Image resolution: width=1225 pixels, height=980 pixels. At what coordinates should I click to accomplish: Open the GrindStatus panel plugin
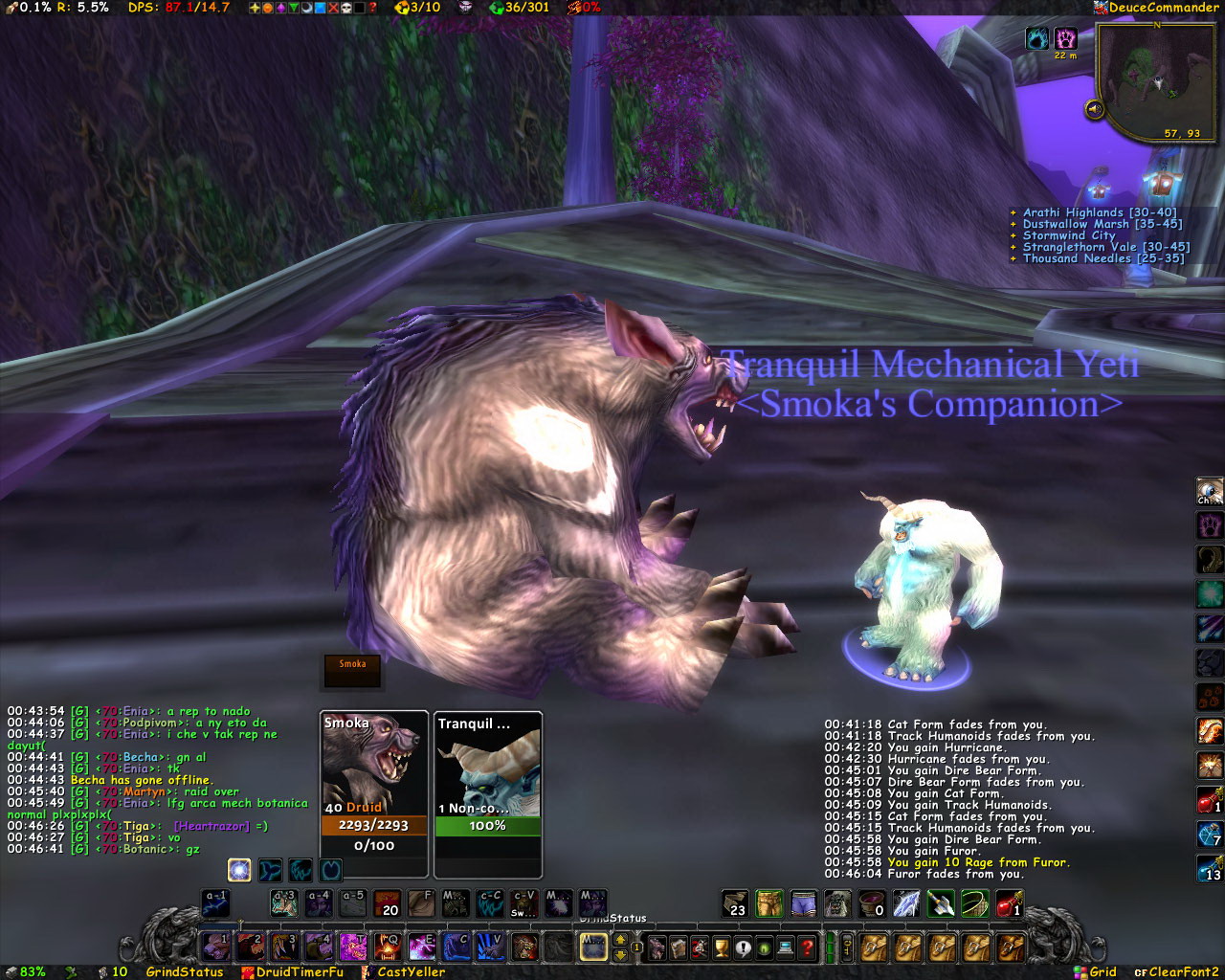(x=184, y=971)
